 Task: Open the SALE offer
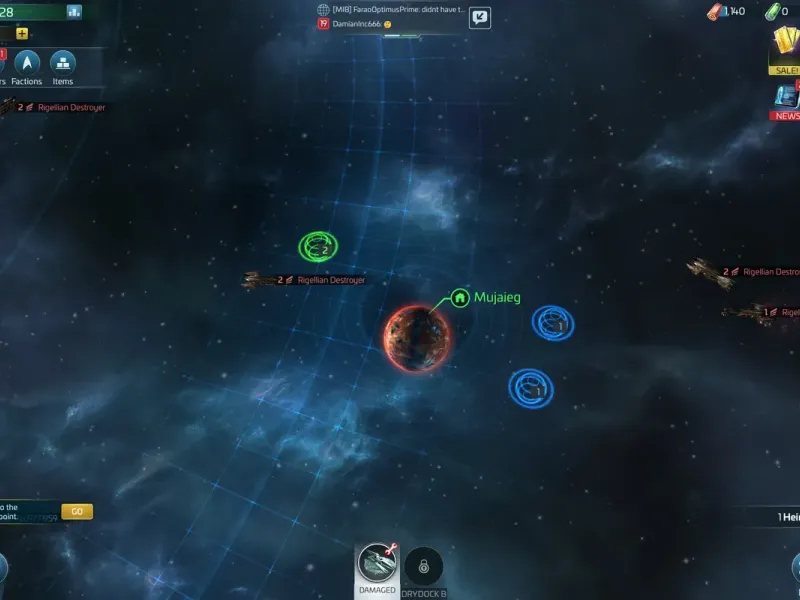click(x=784, y=48)
